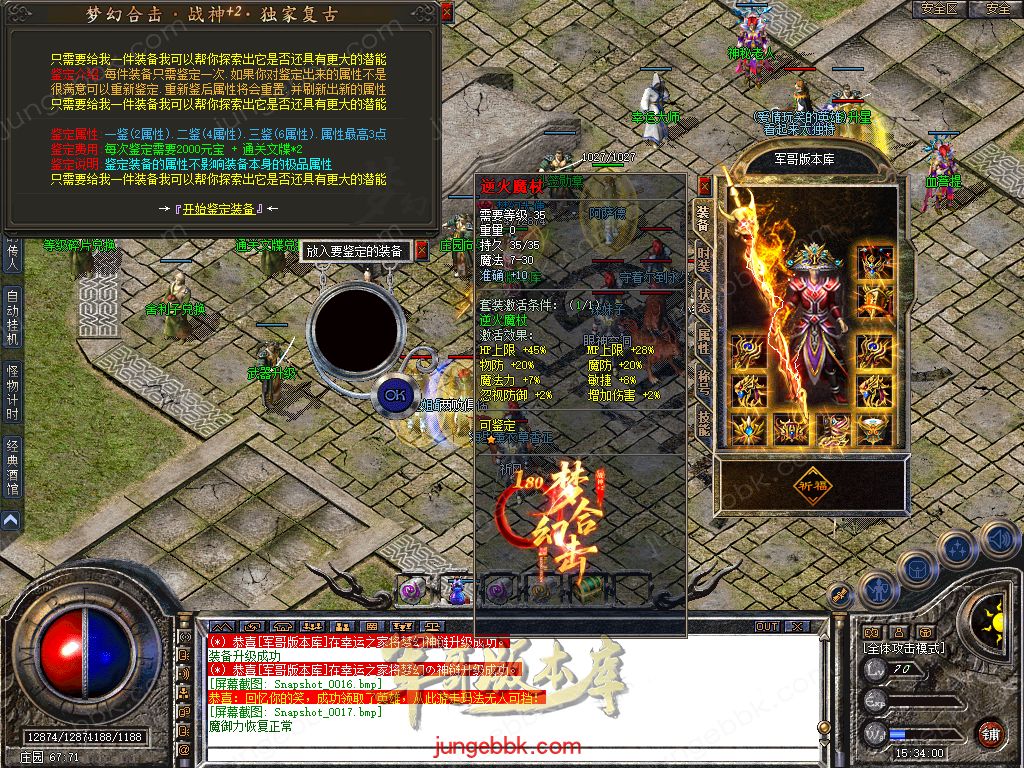Toggle the 自动挂机 auto-battle button

coord(12,317)
